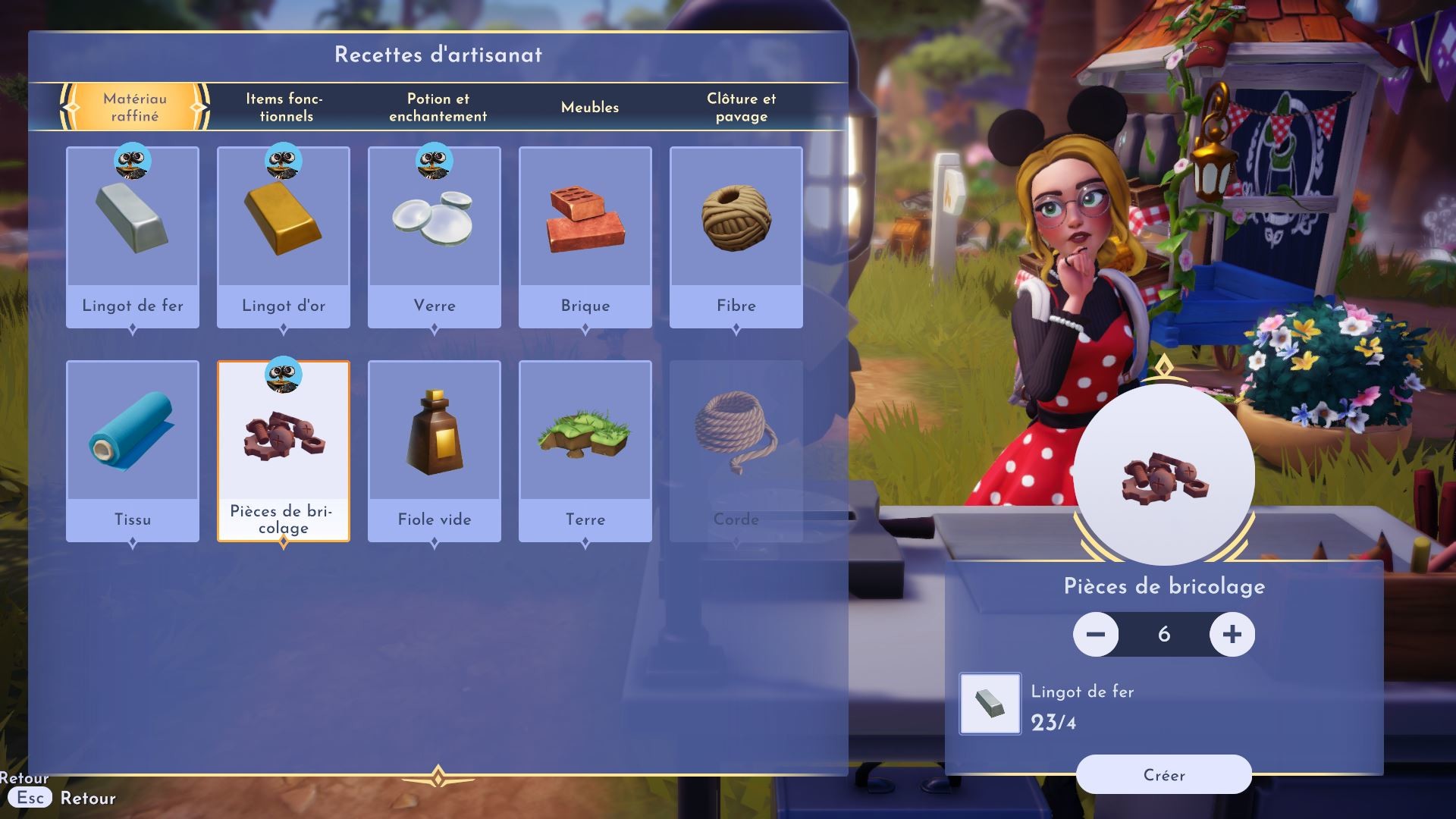Choose the Fiole vide recipe
Screen dimensions: 1456x819
click(x=435, y=450)
